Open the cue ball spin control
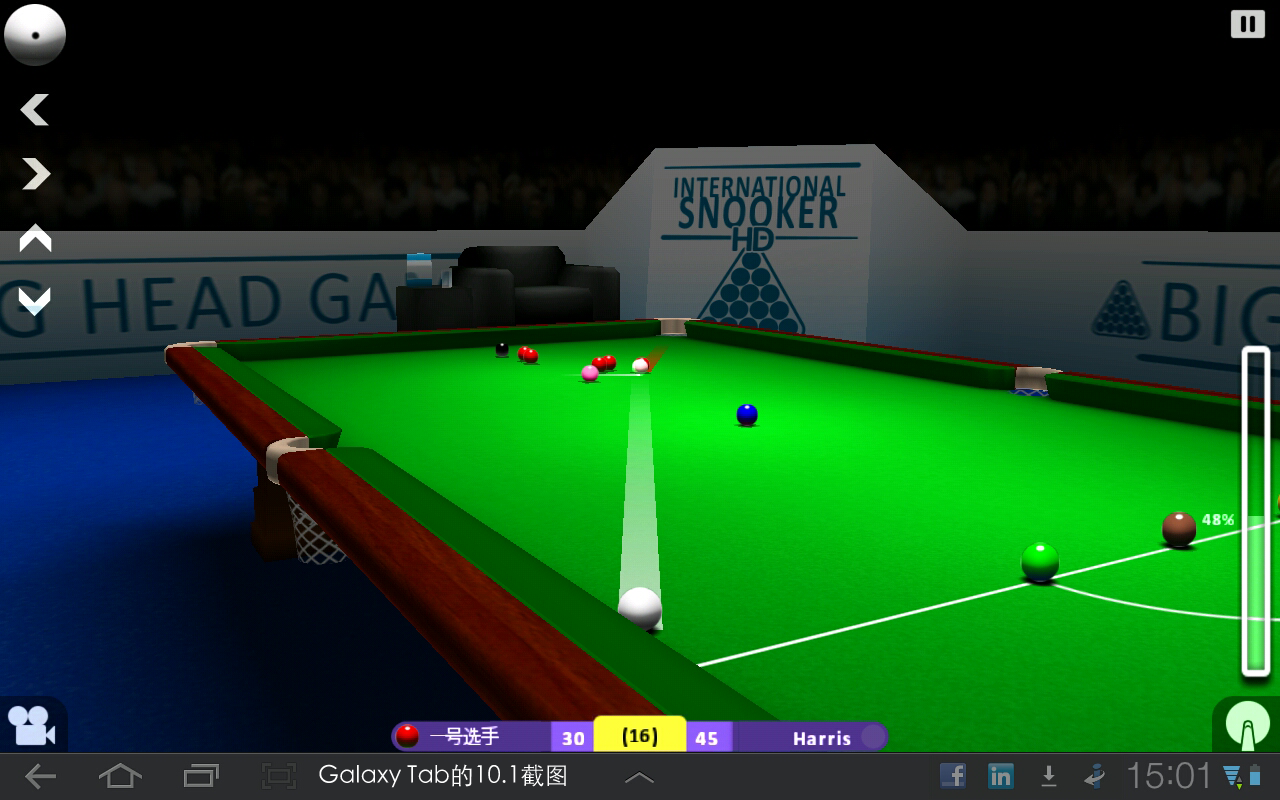The height and width of the screenshot is (800, 1280). (35, 34)
